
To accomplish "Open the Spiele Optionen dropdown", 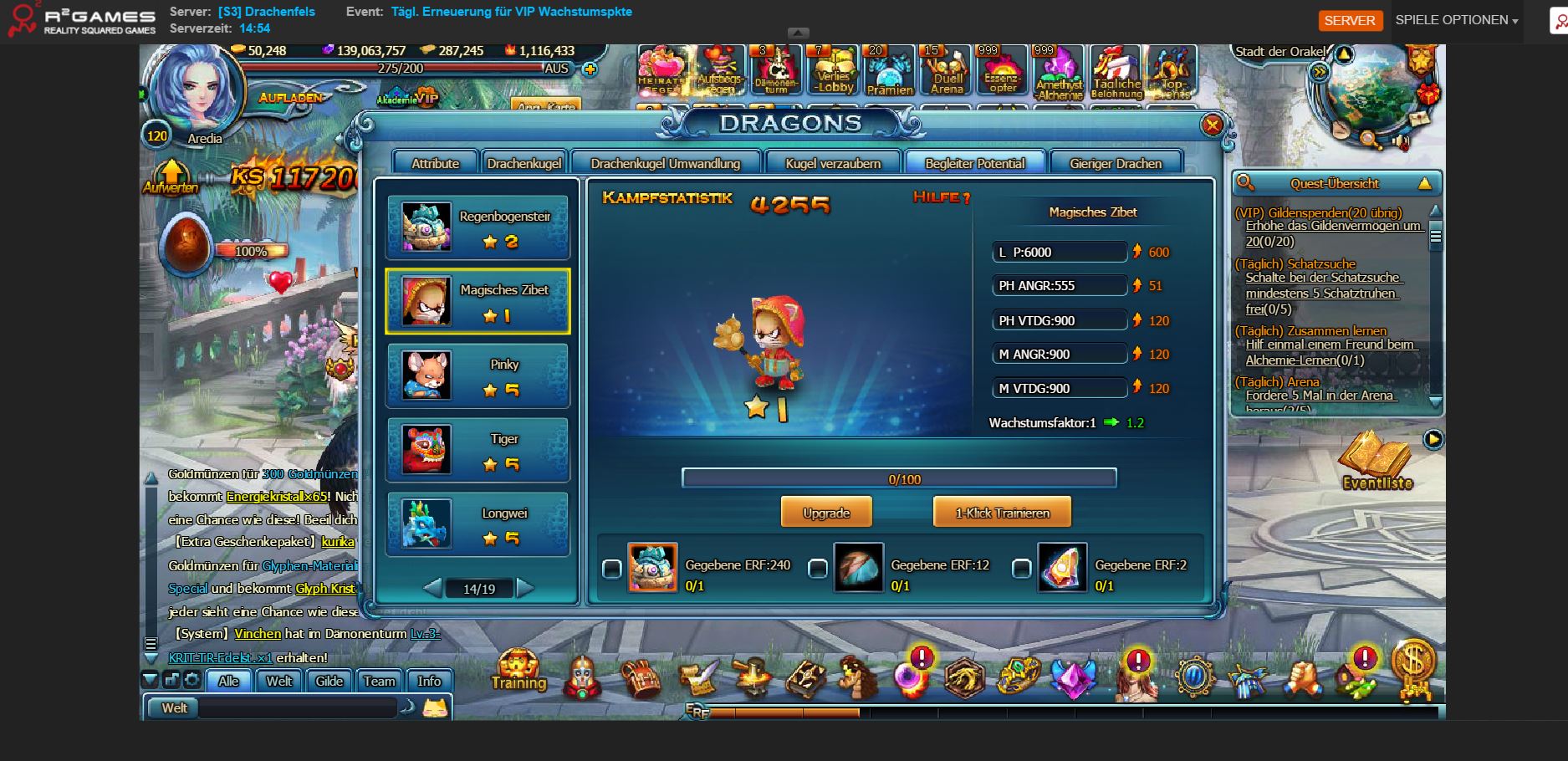I will (1456, 20).
